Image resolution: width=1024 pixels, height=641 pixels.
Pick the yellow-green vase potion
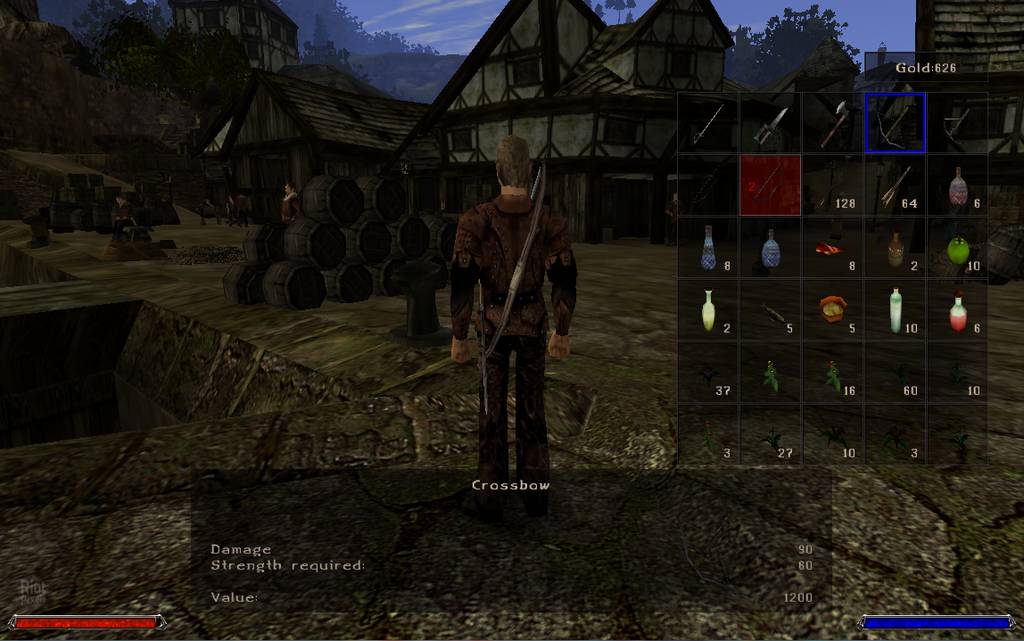(x=708, y=310)
